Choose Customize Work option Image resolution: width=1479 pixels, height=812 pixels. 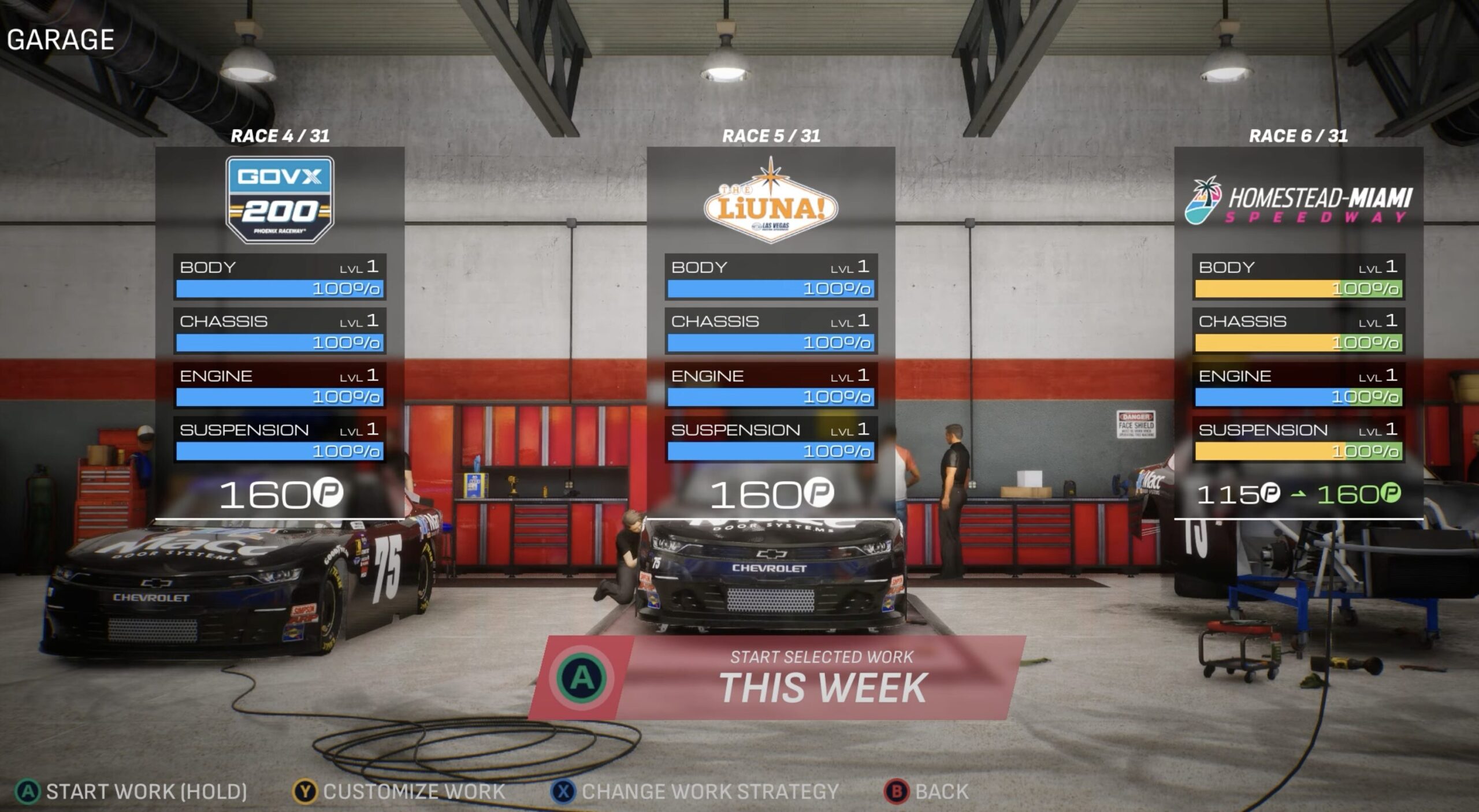pos(400,791)
